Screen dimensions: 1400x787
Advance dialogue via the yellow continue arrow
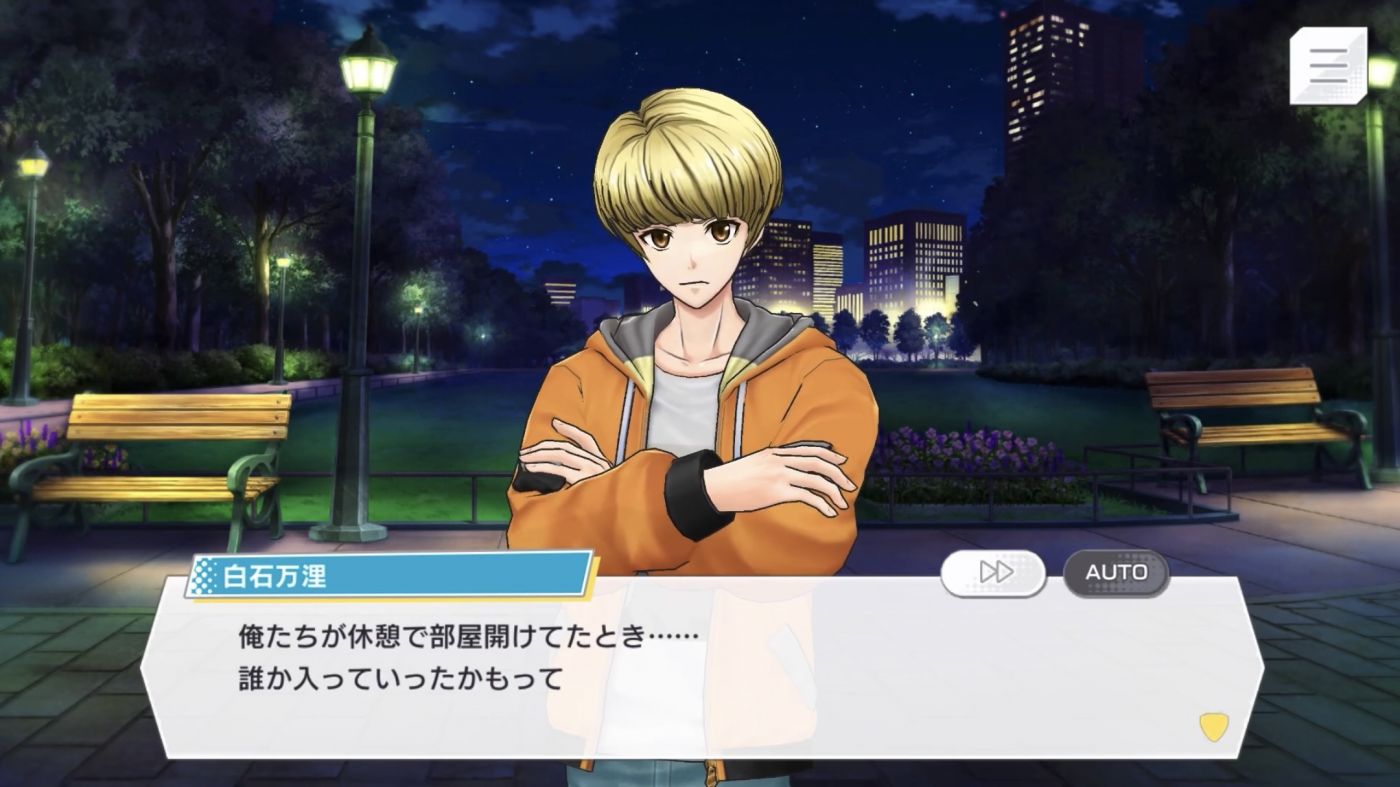point(1213,727)
